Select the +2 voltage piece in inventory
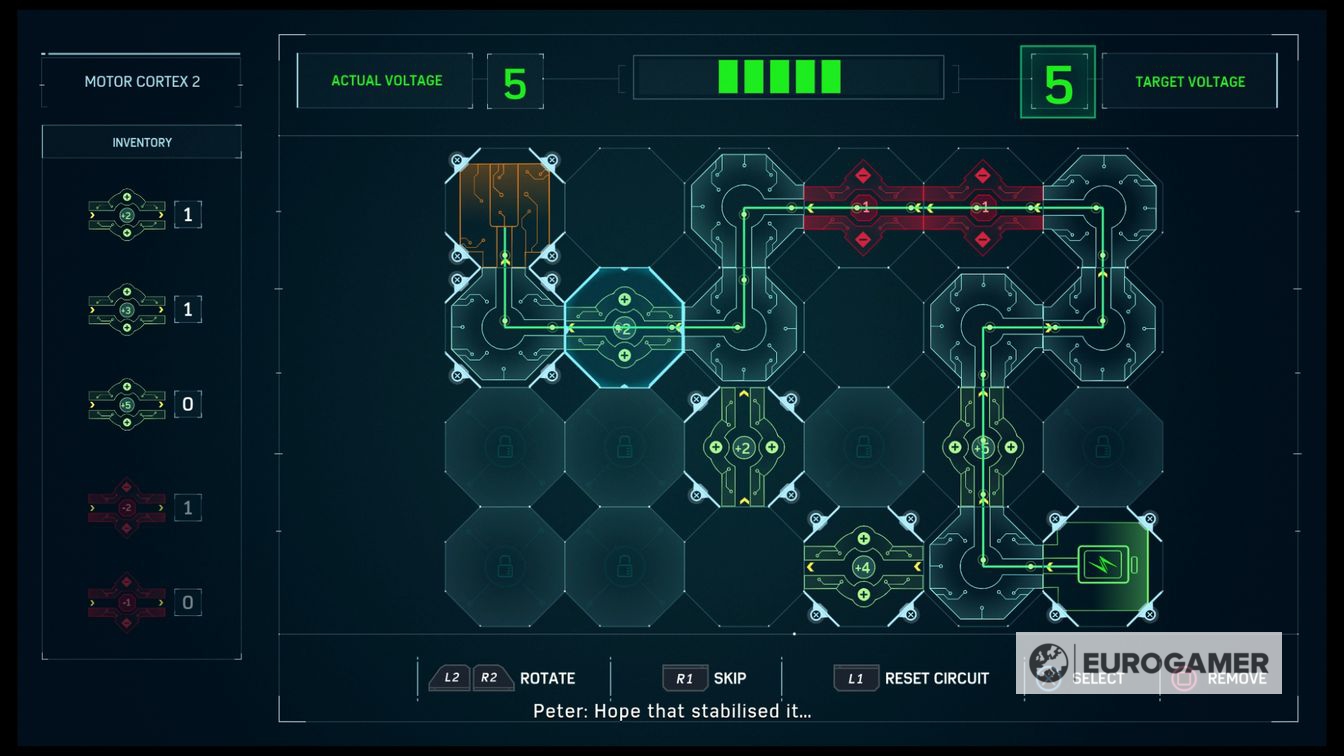 (x=127, y=214)
